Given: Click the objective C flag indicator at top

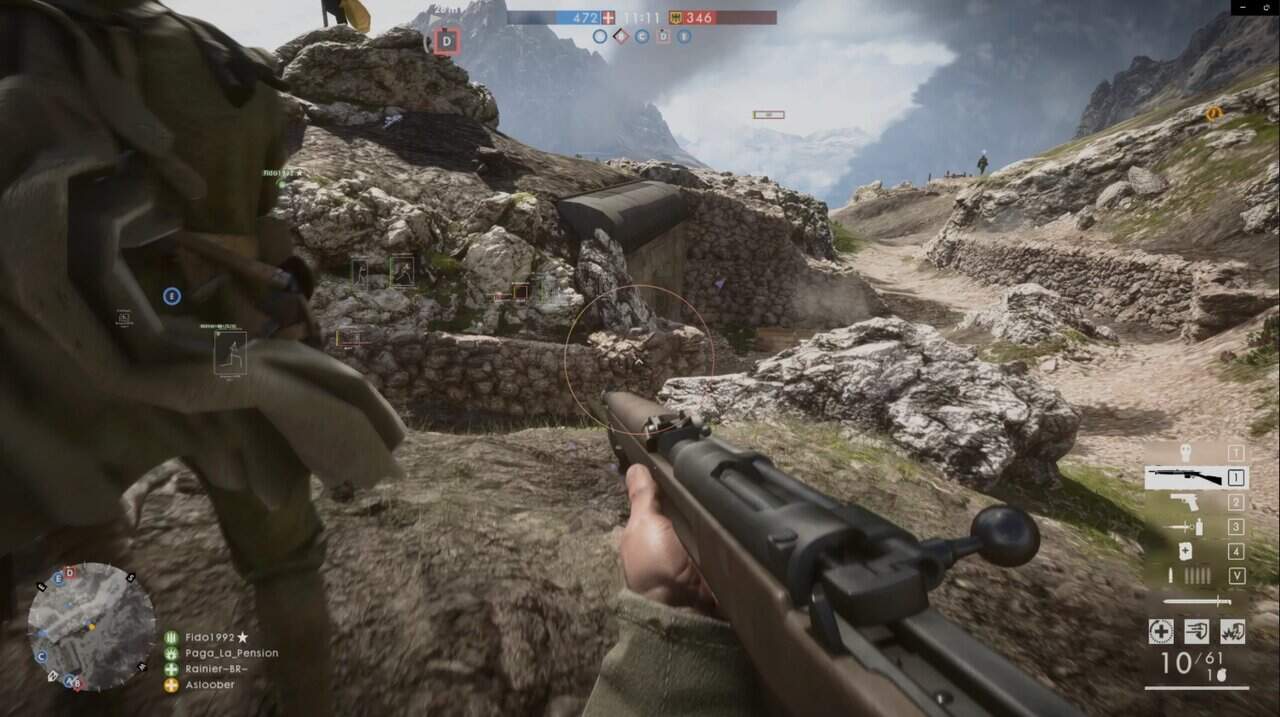Looking at the screenshot, I should [x=641, y=37].
